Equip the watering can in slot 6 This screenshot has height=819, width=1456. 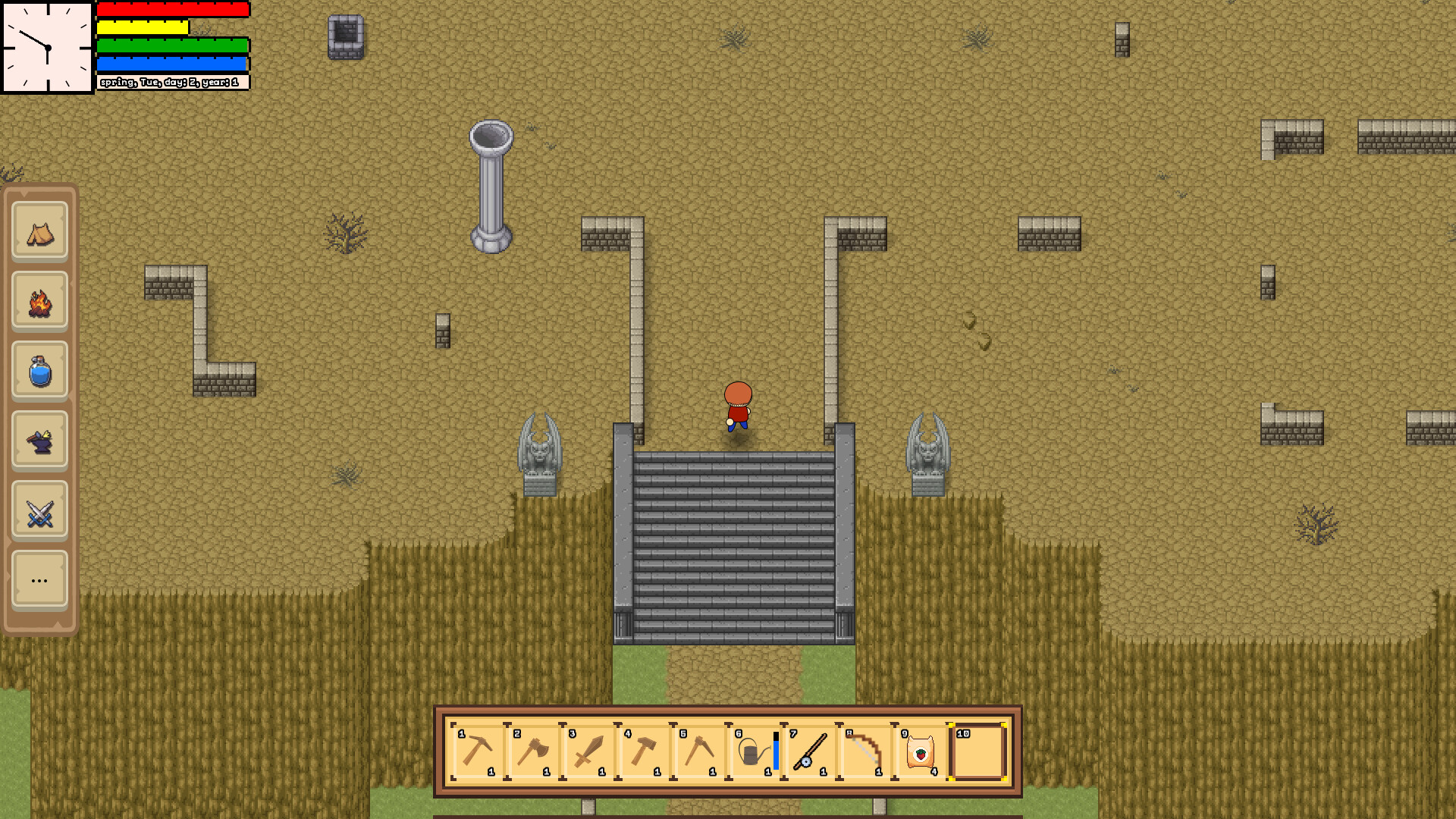tap(755, 751)
